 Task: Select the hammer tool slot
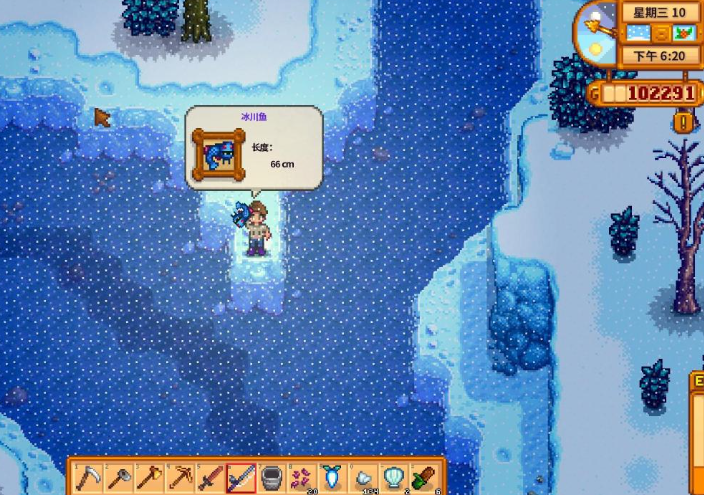(x=118, y=477)
